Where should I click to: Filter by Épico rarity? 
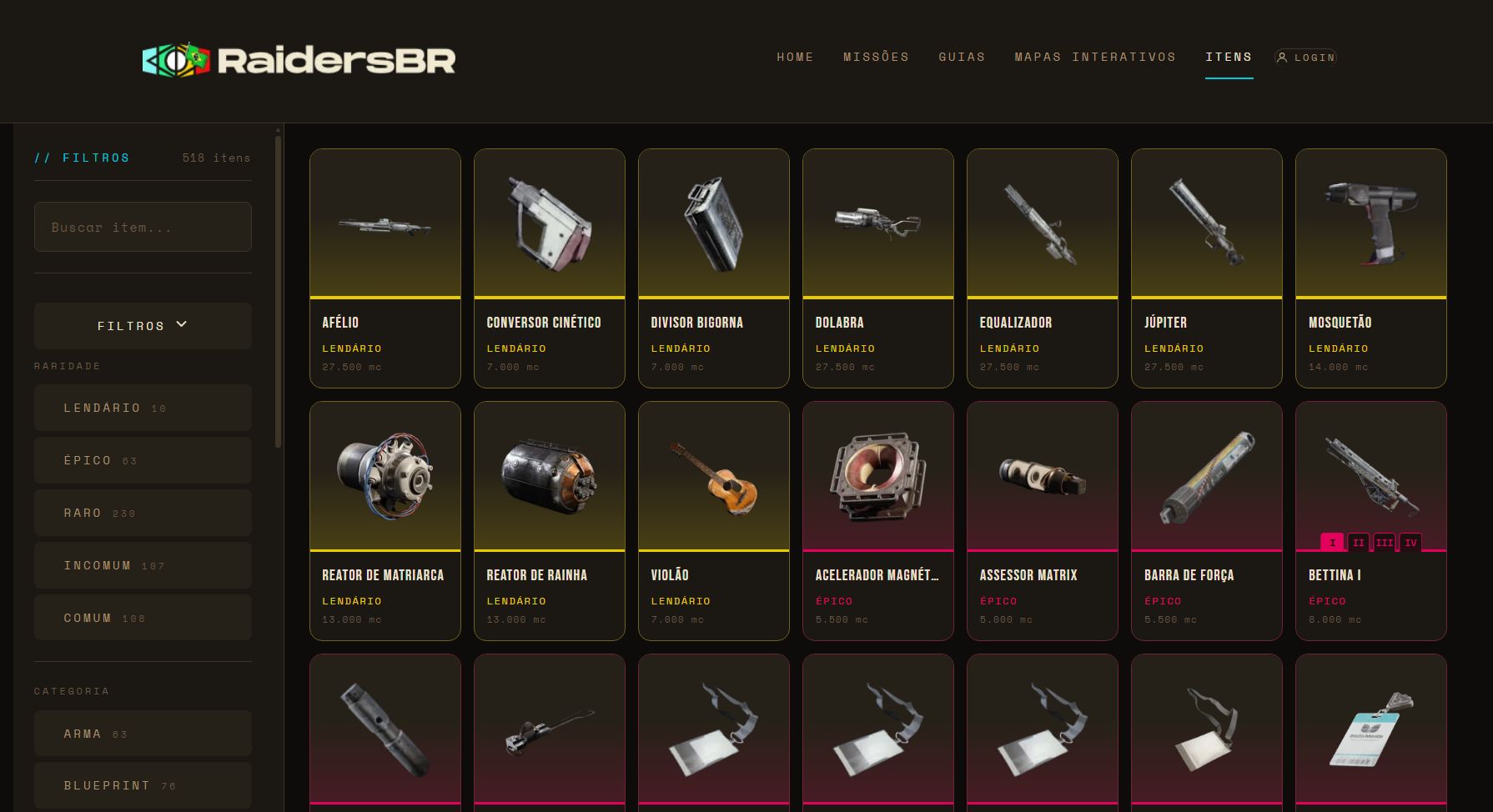pos(143,460)
